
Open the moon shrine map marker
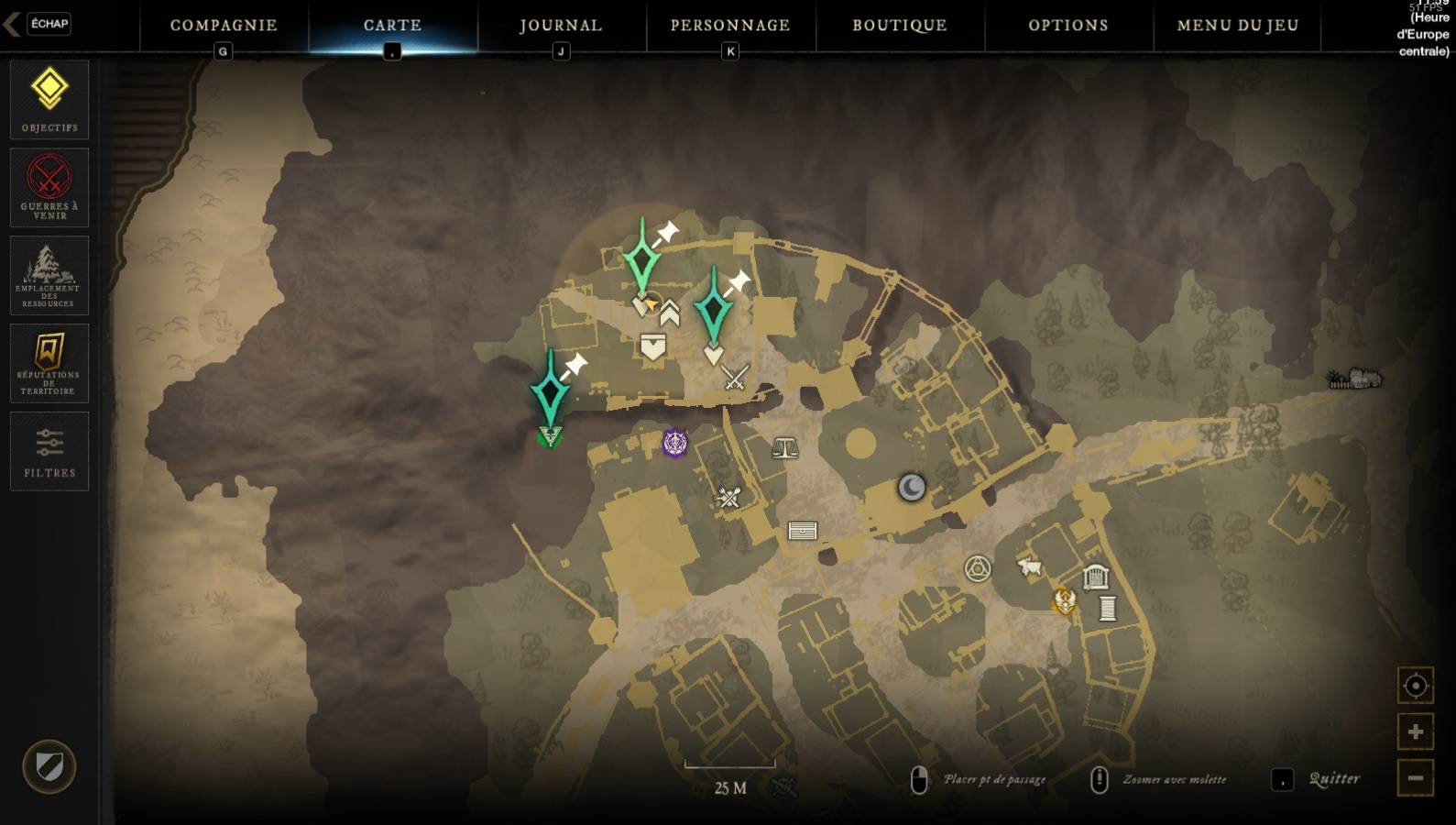point(910,489)
